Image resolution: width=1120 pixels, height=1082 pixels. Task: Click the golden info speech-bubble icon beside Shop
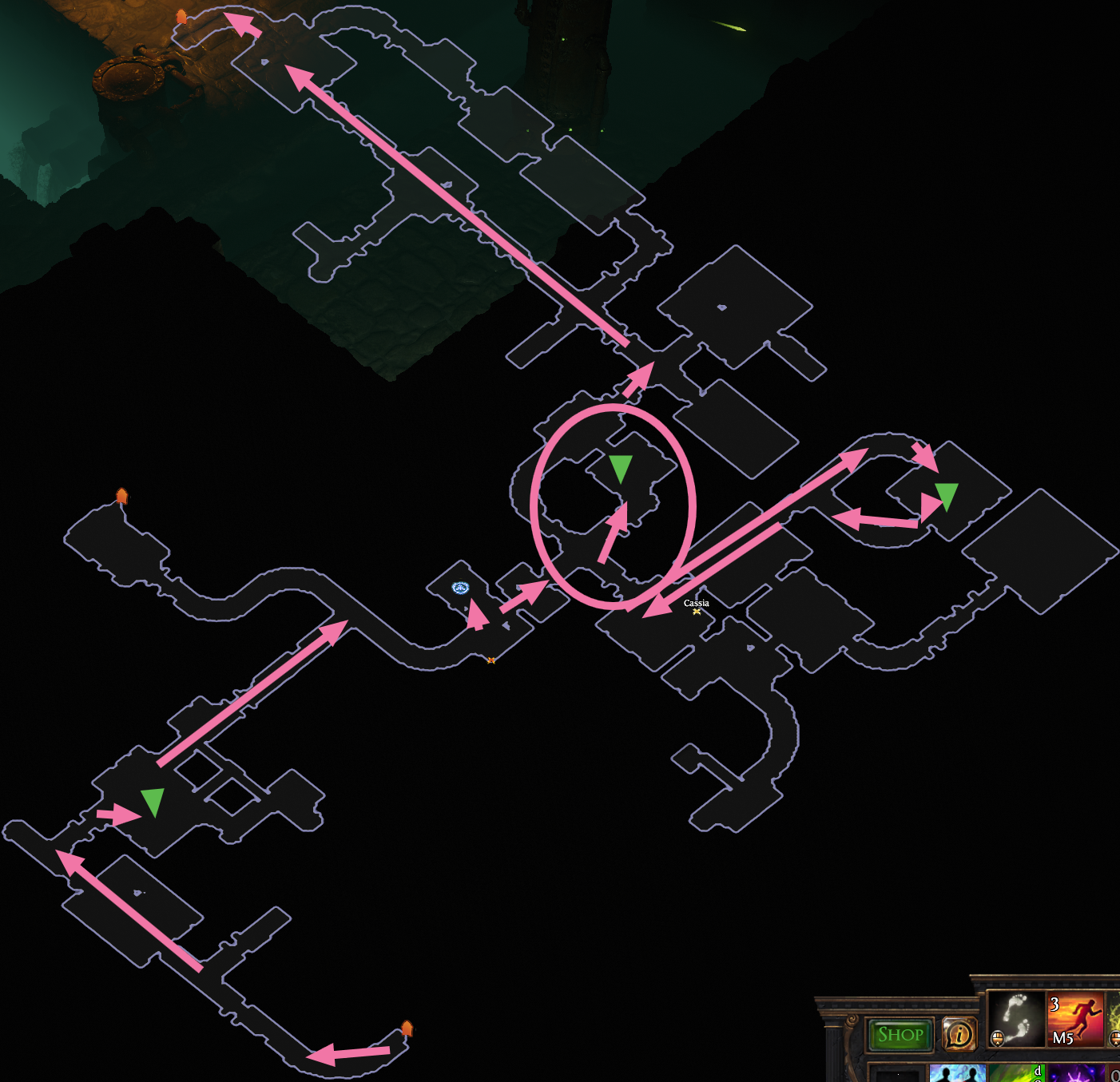(x=959, y=1034)
